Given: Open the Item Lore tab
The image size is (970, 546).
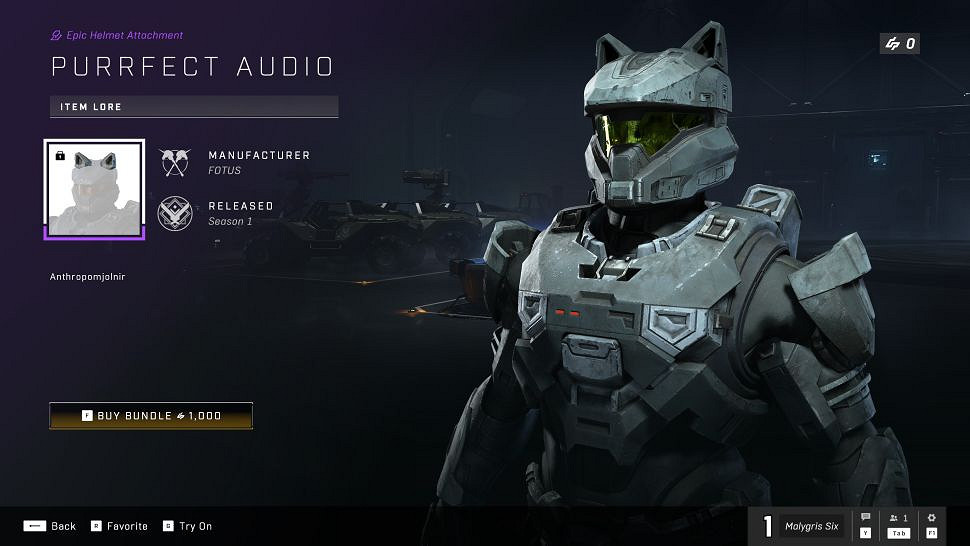Looking at the screenshot, I should [x=194, y=107].
